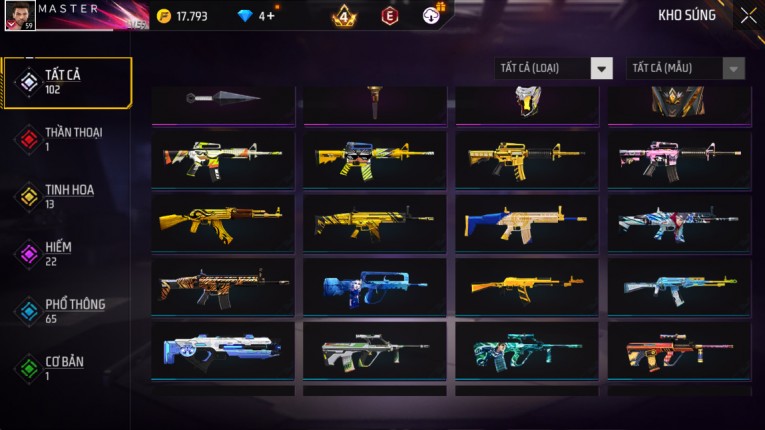The image size is (765, 430).
Task: Choose the kunai throwing knife skin
Action: 223,99
